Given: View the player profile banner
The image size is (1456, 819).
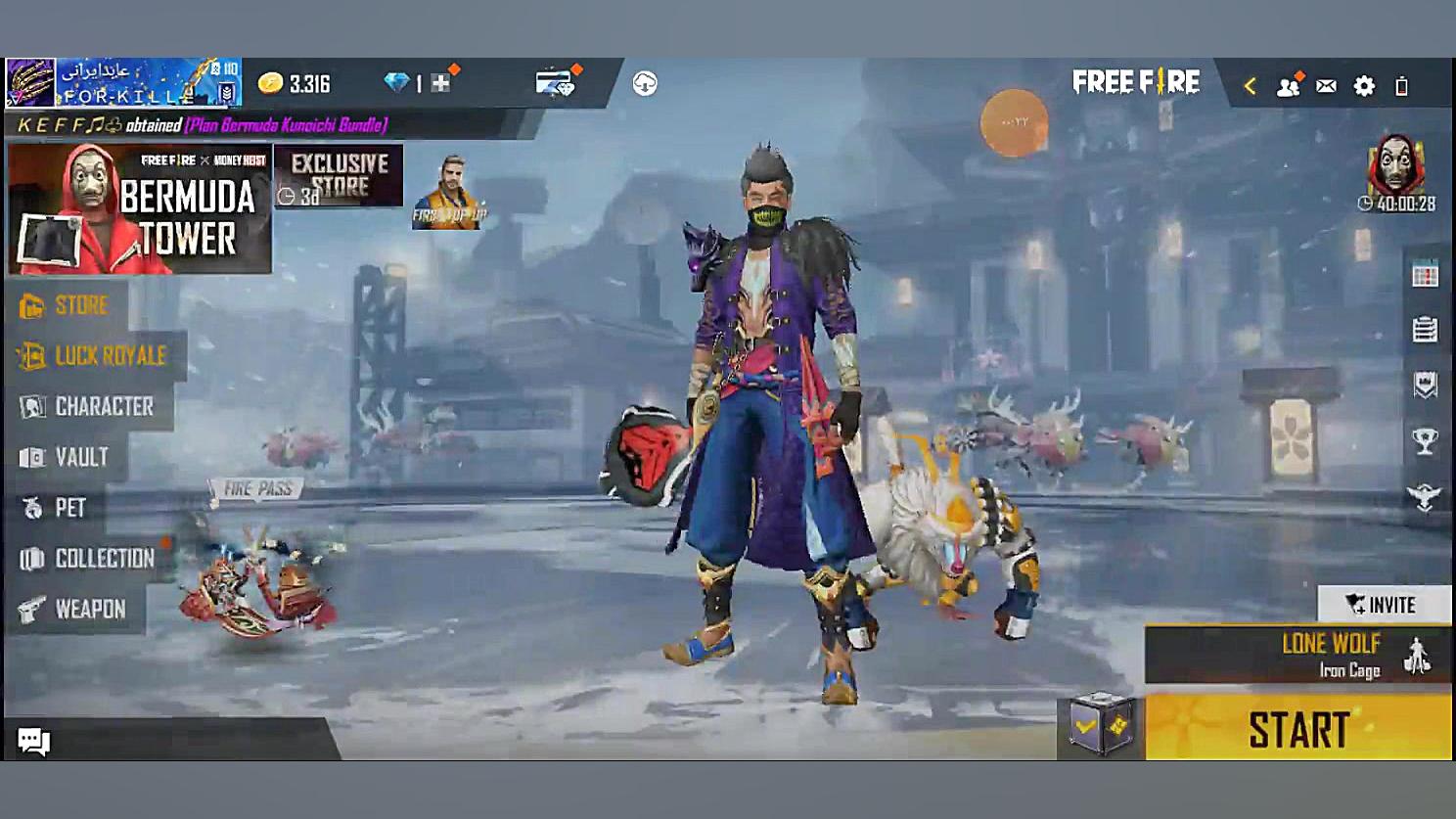Looking at the screenshot, I should [x=123, y=83].
